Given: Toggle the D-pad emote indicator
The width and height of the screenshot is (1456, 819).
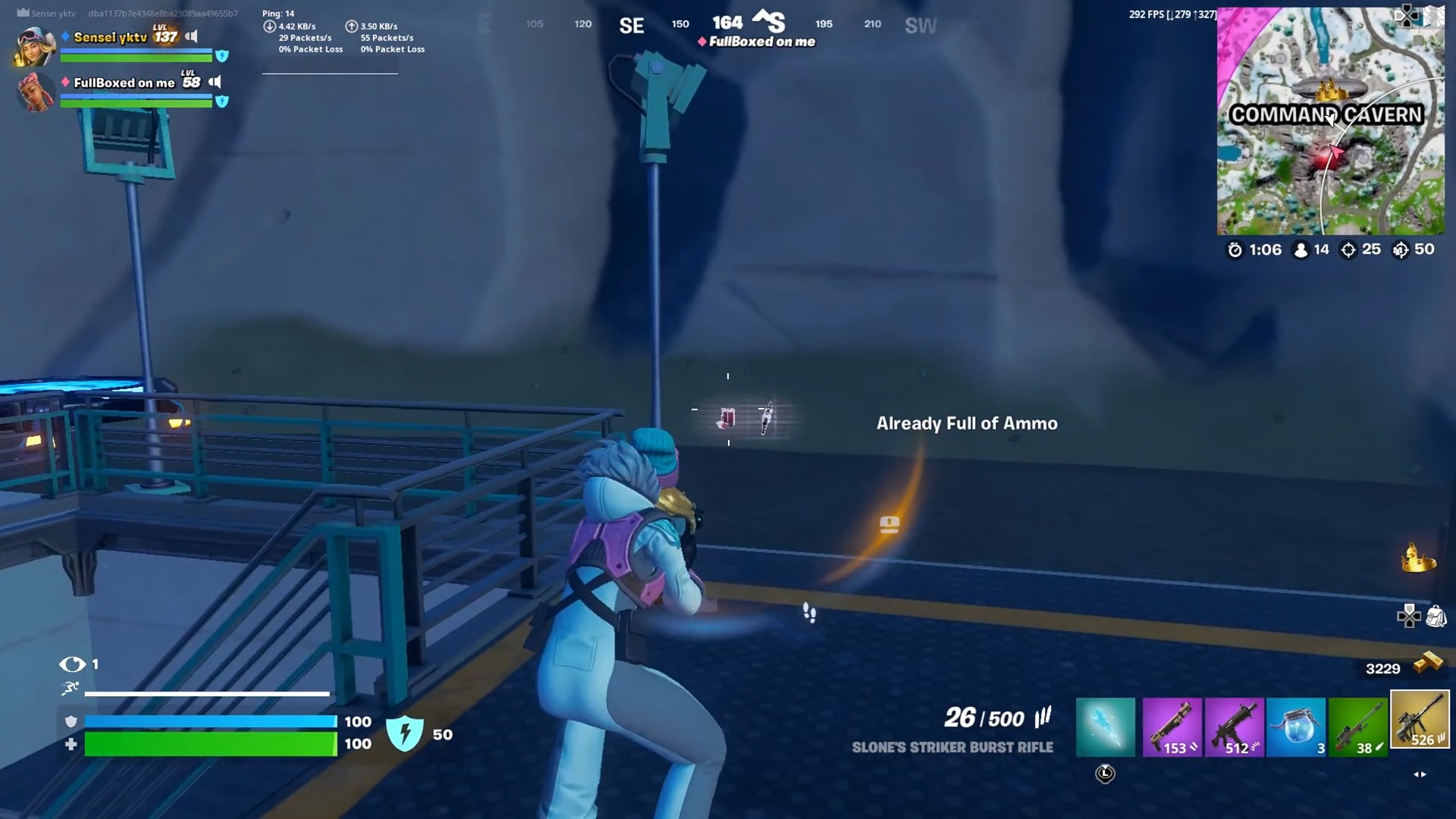Looking at the screenshot, I should pos(1409,616).
